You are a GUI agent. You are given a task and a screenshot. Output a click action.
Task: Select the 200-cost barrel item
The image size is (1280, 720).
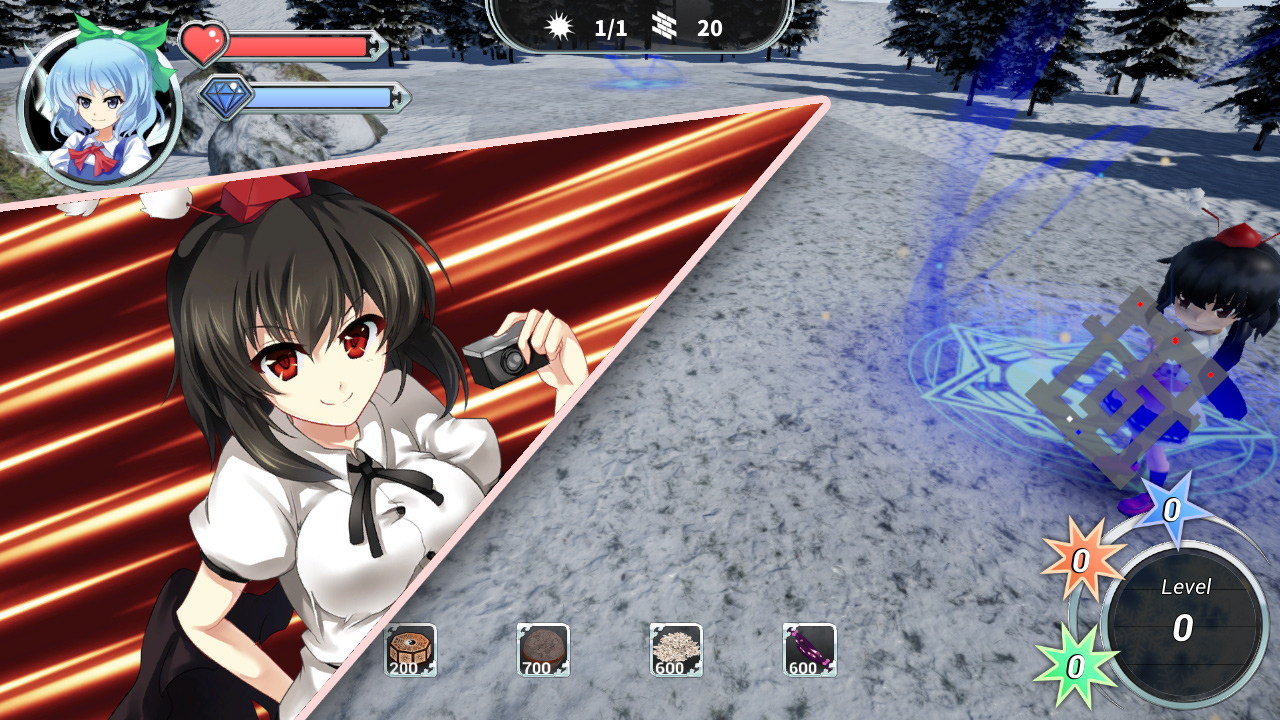pyautogui.click(x=410, y=650)
